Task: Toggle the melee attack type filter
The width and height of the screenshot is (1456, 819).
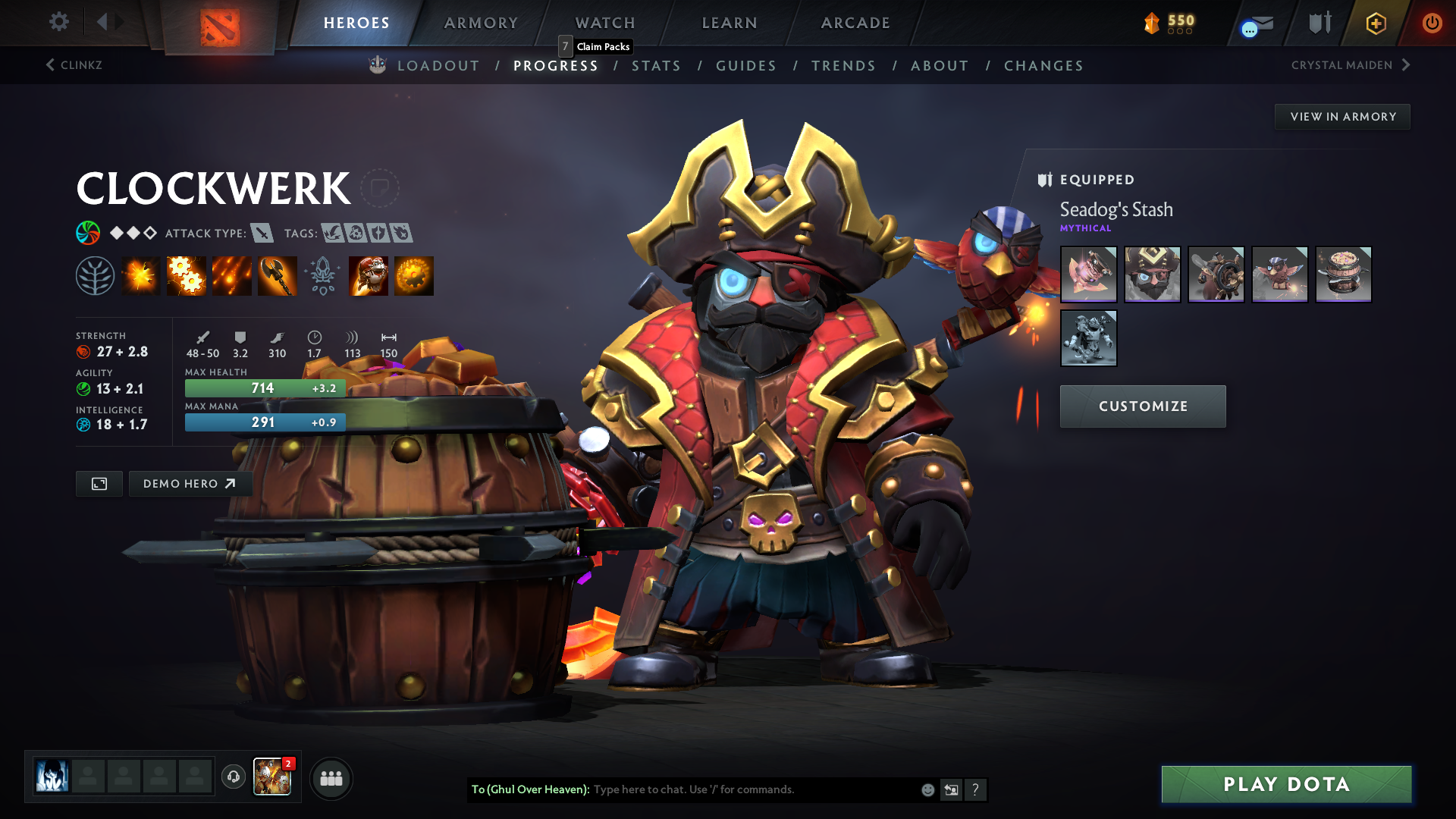Action: pos(262,234)
